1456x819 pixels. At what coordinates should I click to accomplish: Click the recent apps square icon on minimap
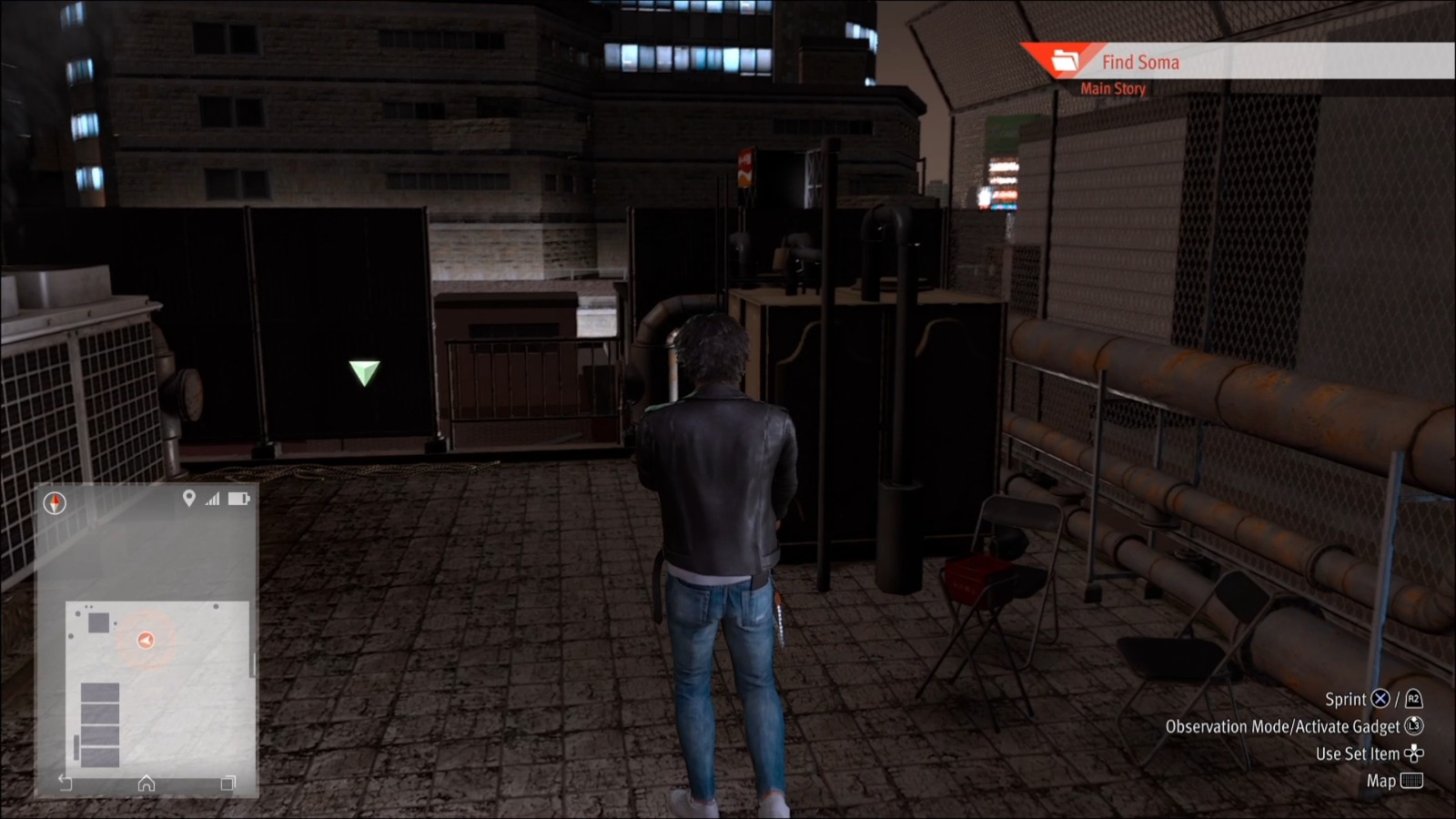(x=227, y=783)
